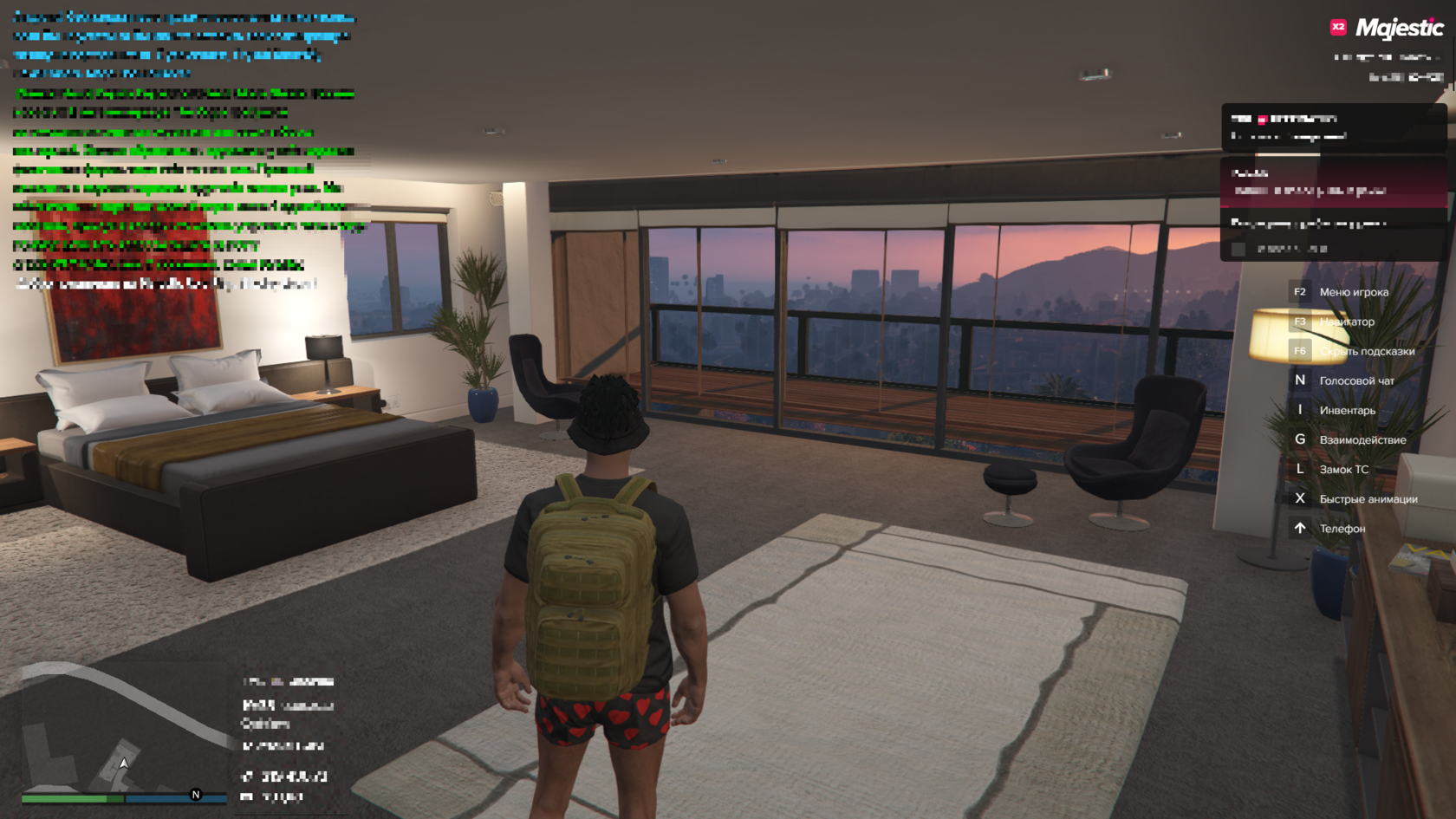Image resolution: width=1456 pixels, height=819 pixels.
Task: Click the player arrow on the minimap
Action: pyautogui.click(x=124, y=764)
